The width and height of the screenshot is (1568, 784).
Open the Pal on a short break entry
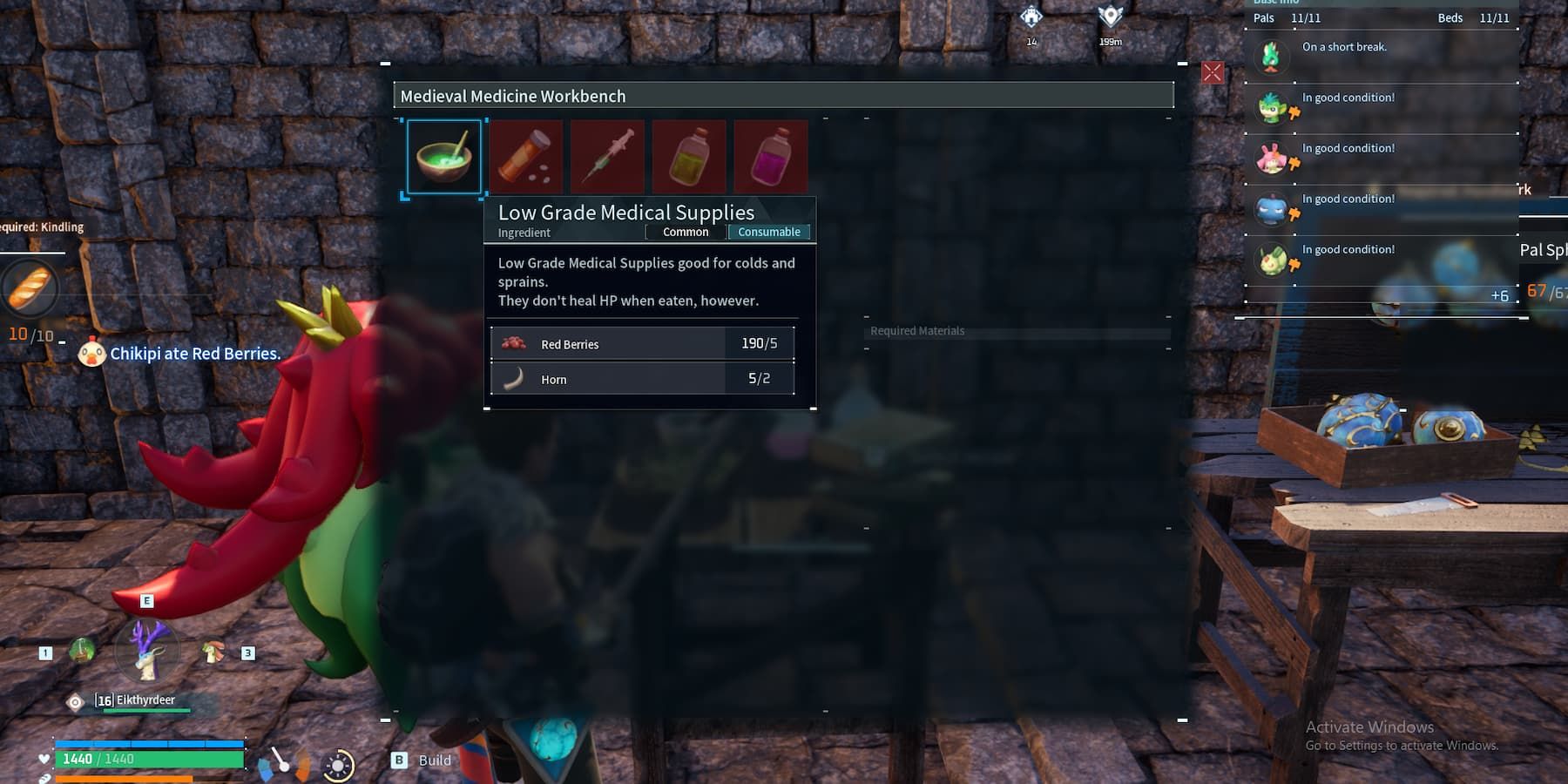(1344, 47)
